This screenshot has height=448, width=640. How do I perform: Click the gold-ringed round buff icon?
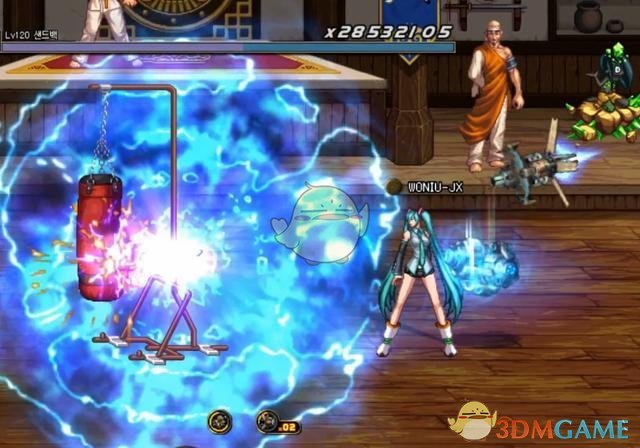220,421
